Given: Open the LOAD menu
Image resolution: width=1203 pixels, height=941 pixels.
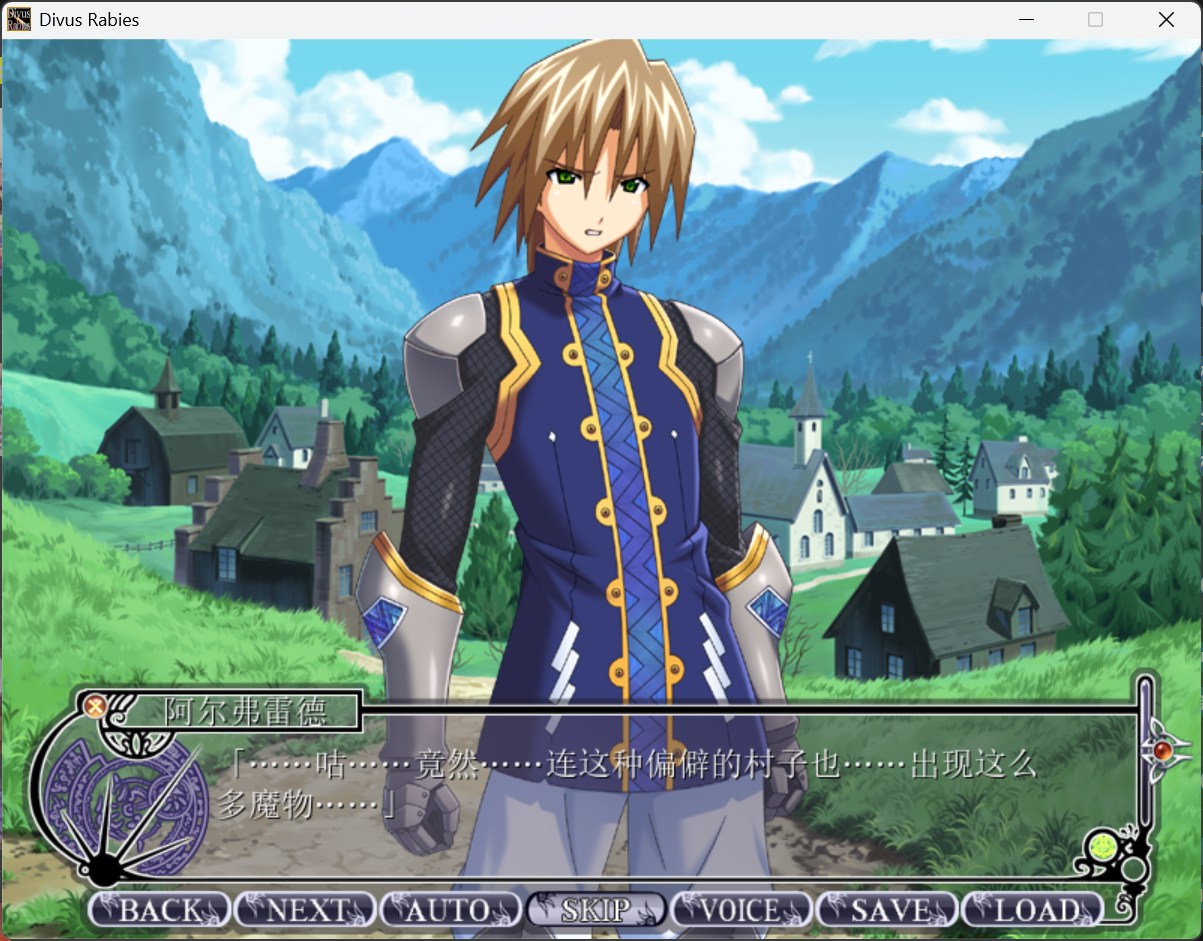Looking at the screenshot, I should (1032, 910).
